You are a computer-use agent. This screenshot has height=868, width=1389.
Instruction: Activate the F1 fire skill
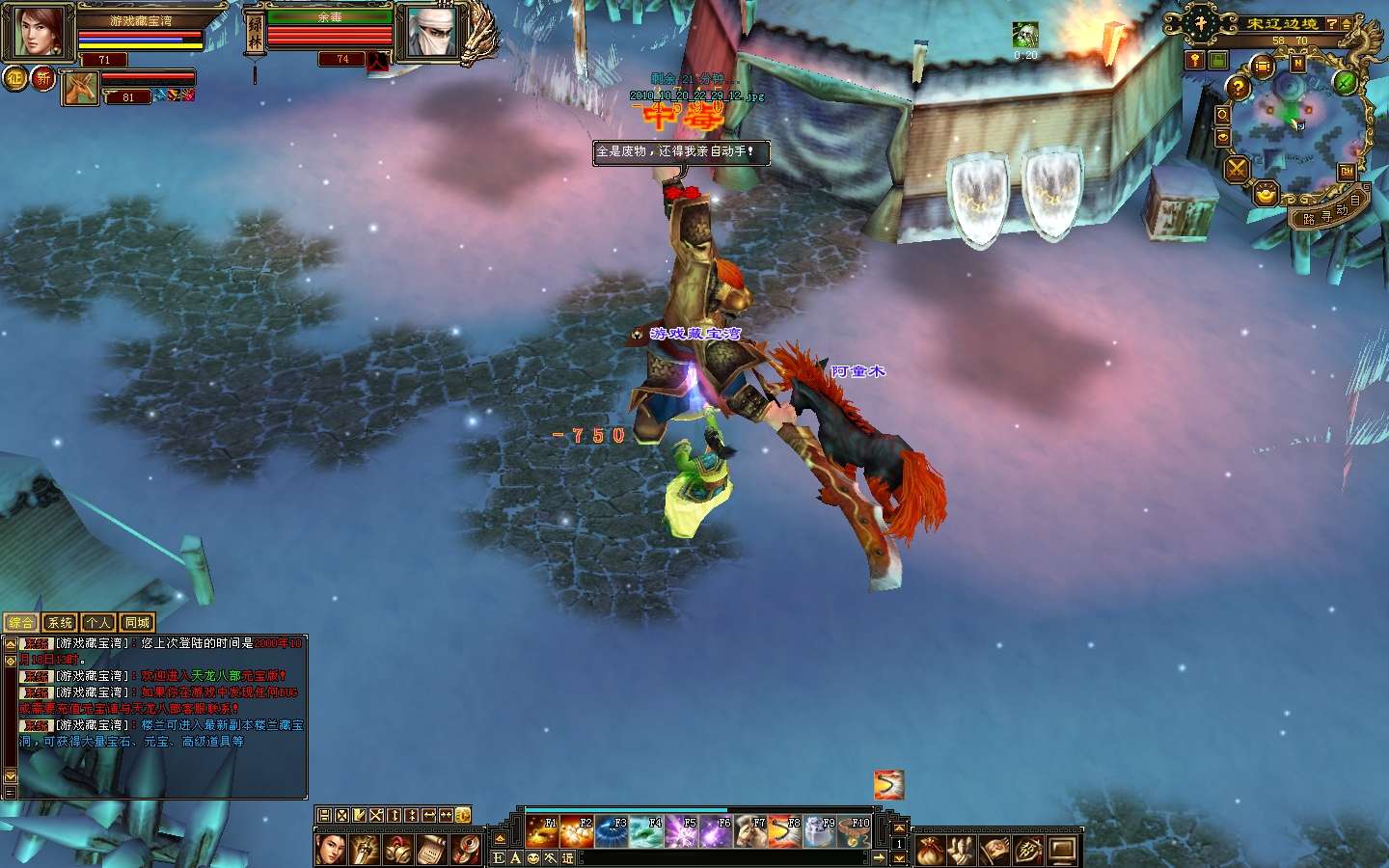[x=541, y=831]
